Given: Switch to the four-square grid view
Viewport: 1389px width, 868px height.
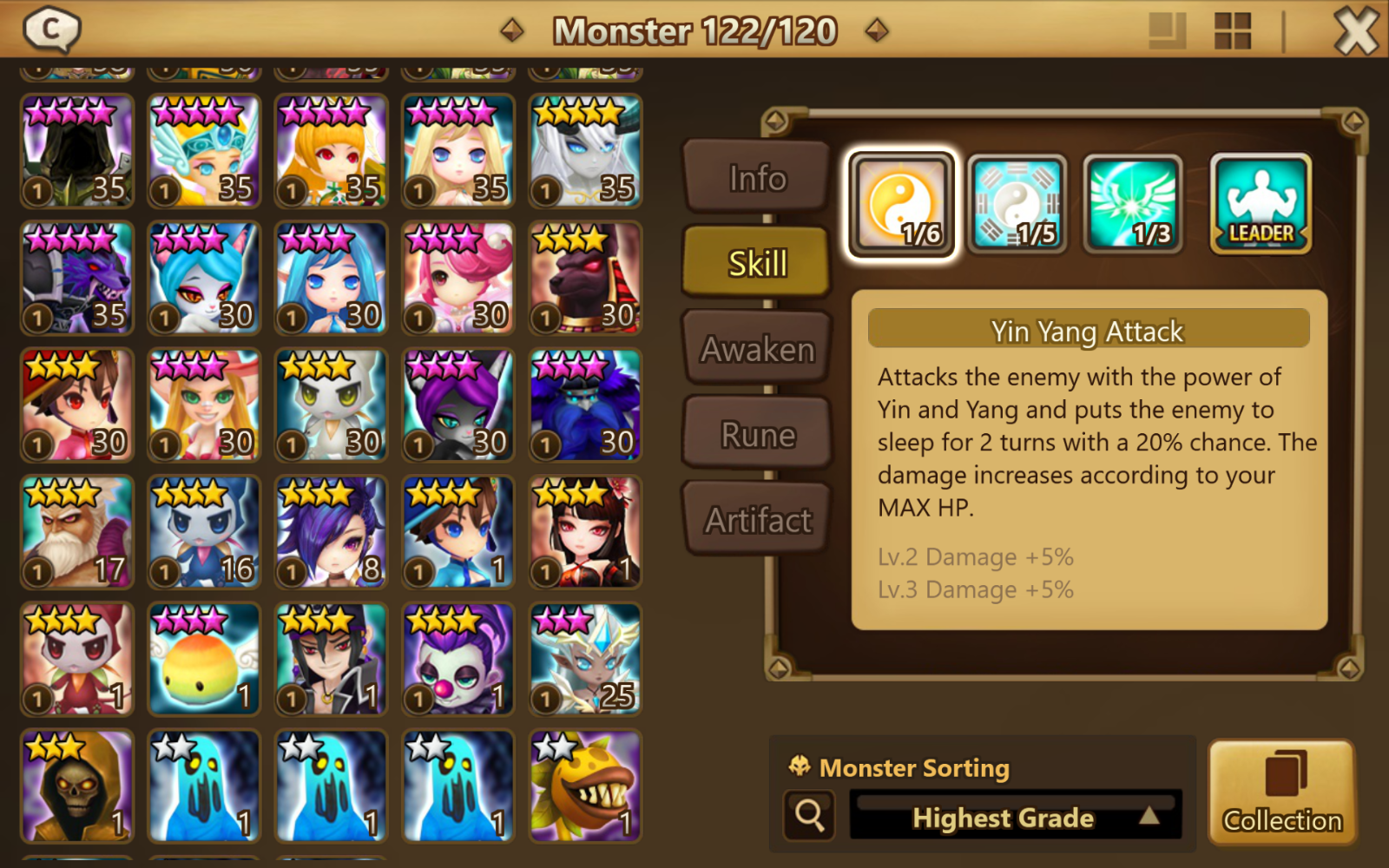Looking at the screenshot, I should [1232, 31].
